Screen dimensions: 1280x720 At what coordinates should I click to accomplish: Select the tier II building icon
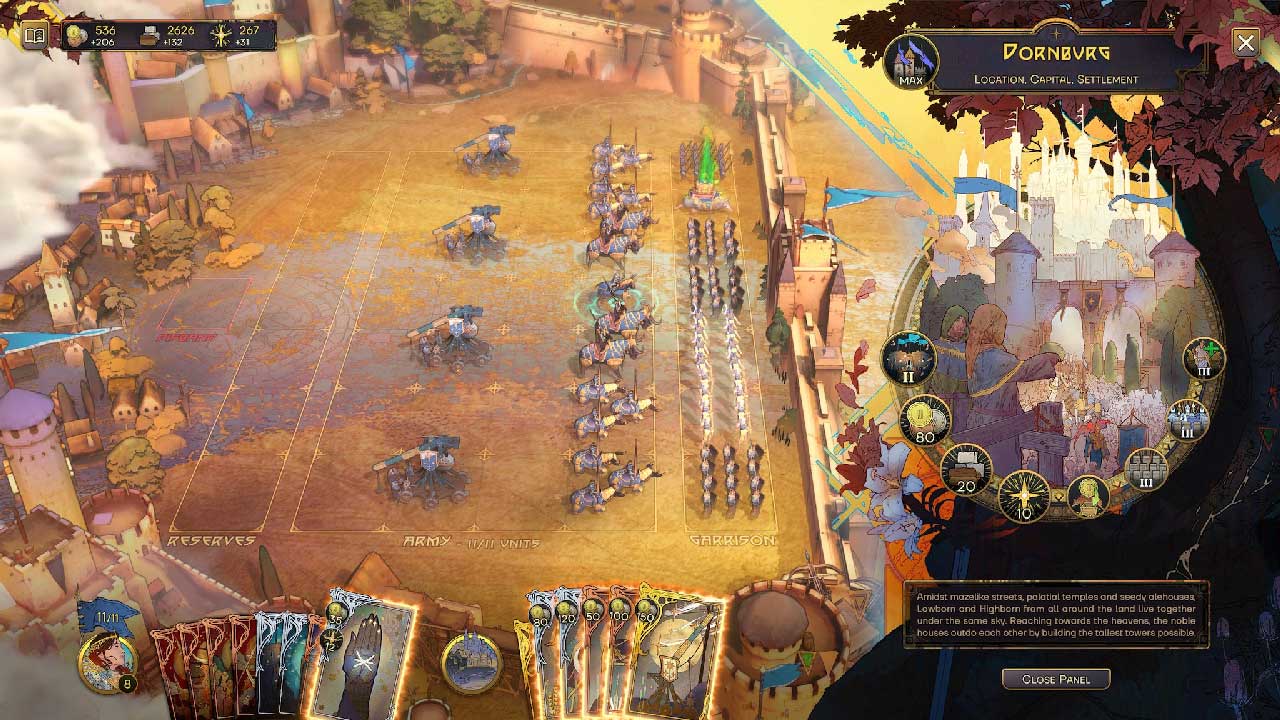908,358
